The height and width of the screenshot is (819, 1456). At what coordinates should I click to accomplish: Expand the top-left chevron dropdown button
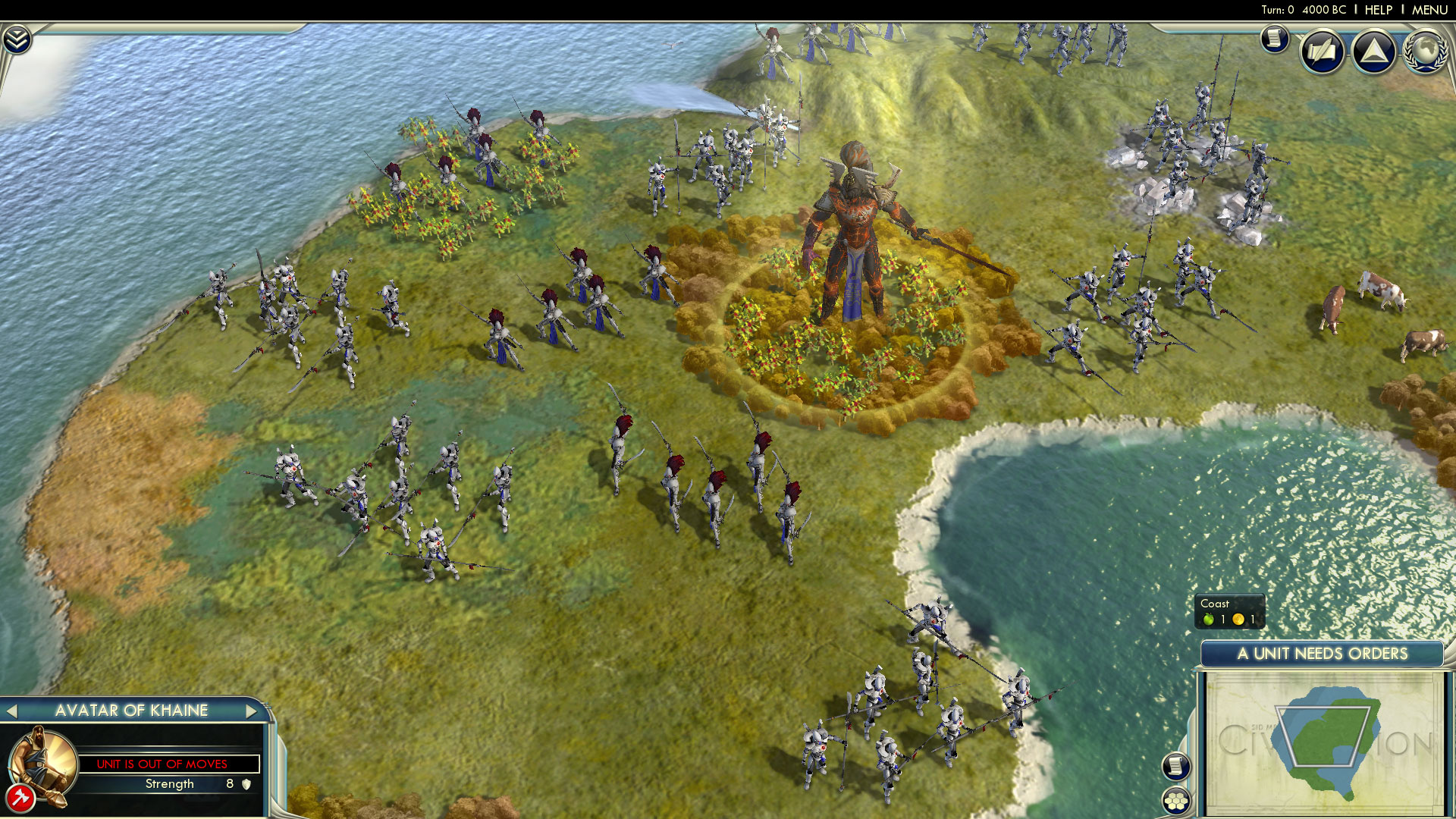click(17, 39)
